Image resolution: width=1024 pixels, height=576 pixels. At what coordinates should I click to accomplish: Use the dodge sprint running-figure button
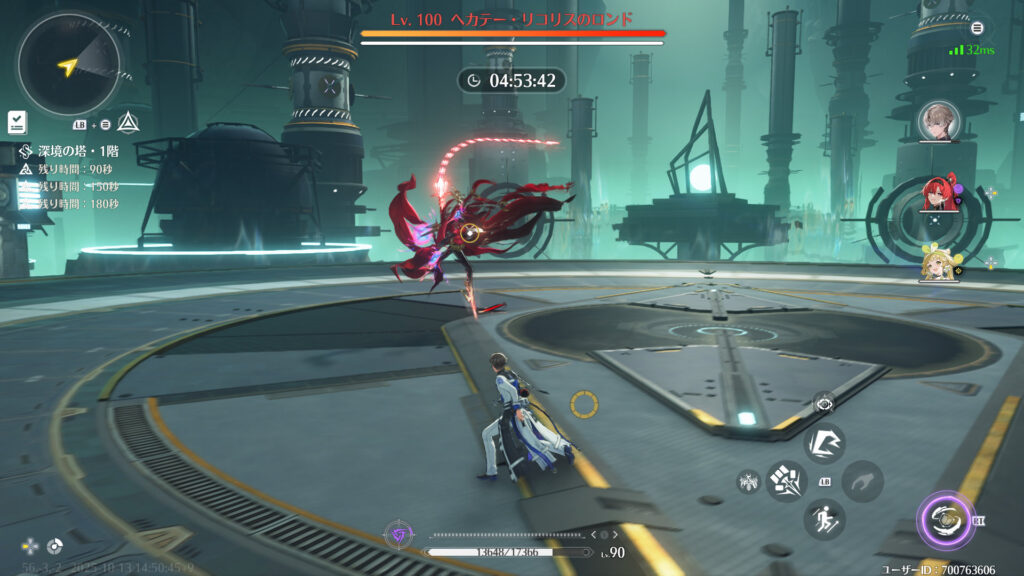[x=825, y=519]
